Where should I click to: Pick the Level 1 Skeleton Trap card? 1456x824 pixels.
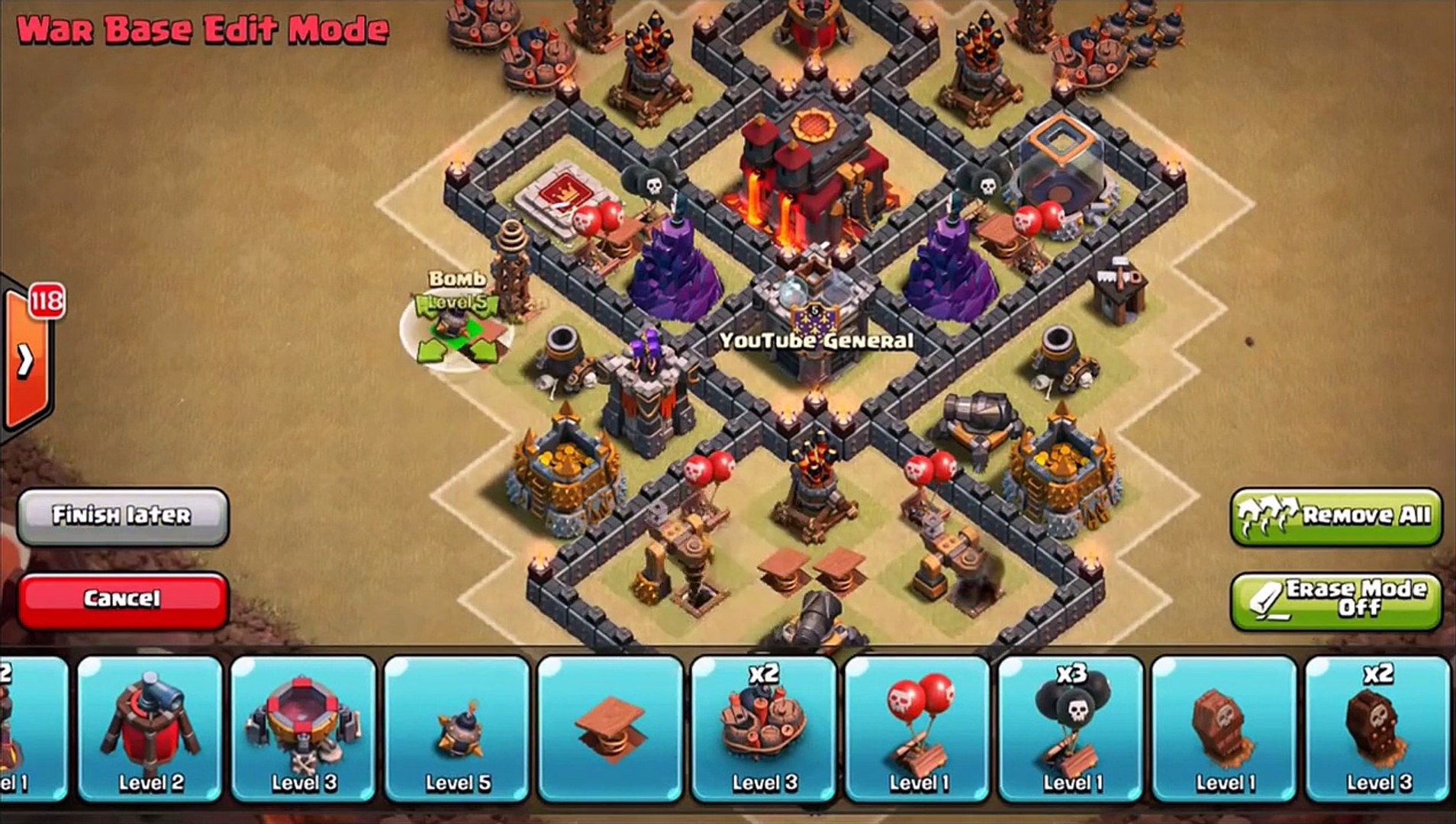1224,729
